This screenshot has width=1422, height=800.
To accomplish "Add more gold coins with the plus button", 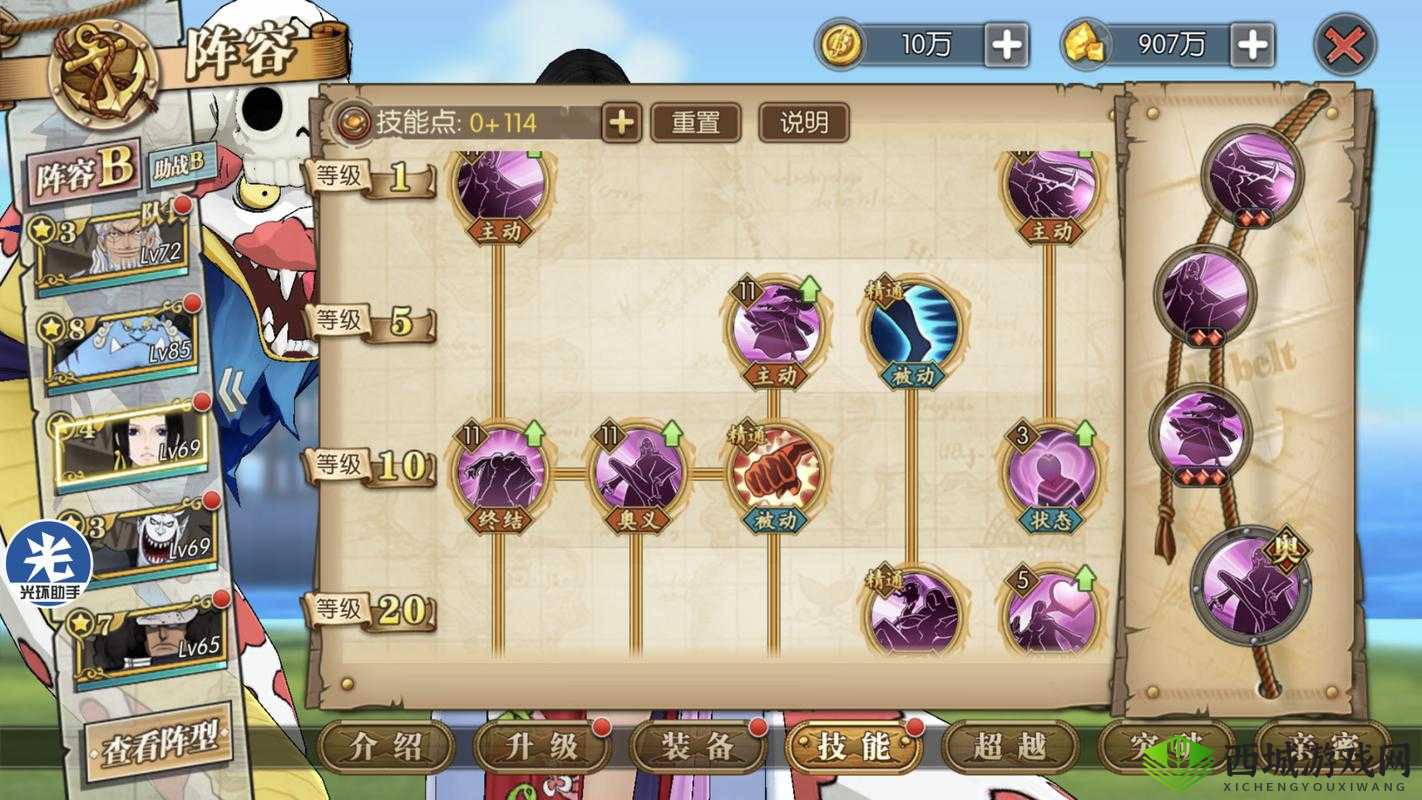I will pyautogui.click(x=1007, y=45).
